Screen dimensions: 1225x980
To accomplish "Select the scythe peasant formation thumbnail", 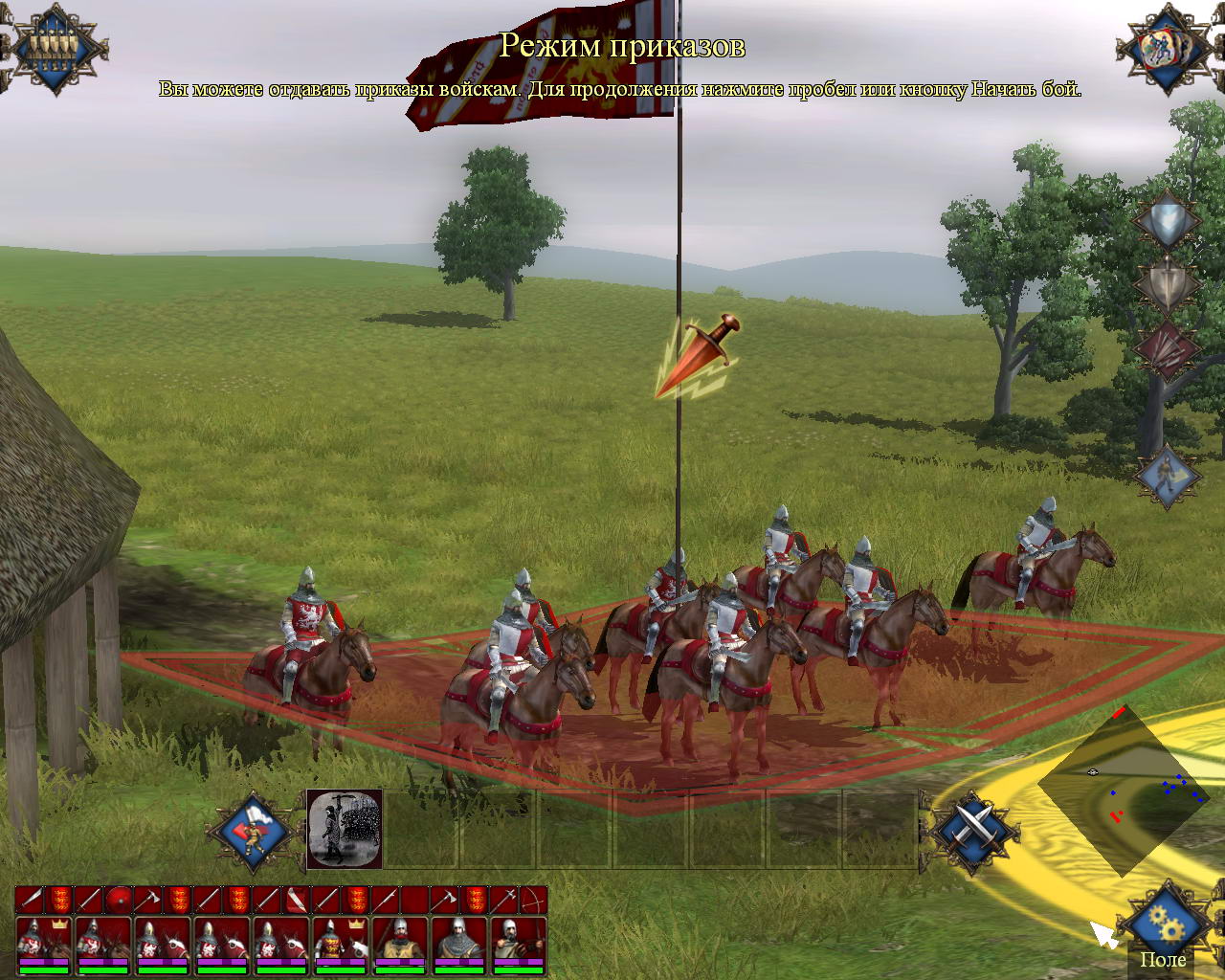I will 345,829.
